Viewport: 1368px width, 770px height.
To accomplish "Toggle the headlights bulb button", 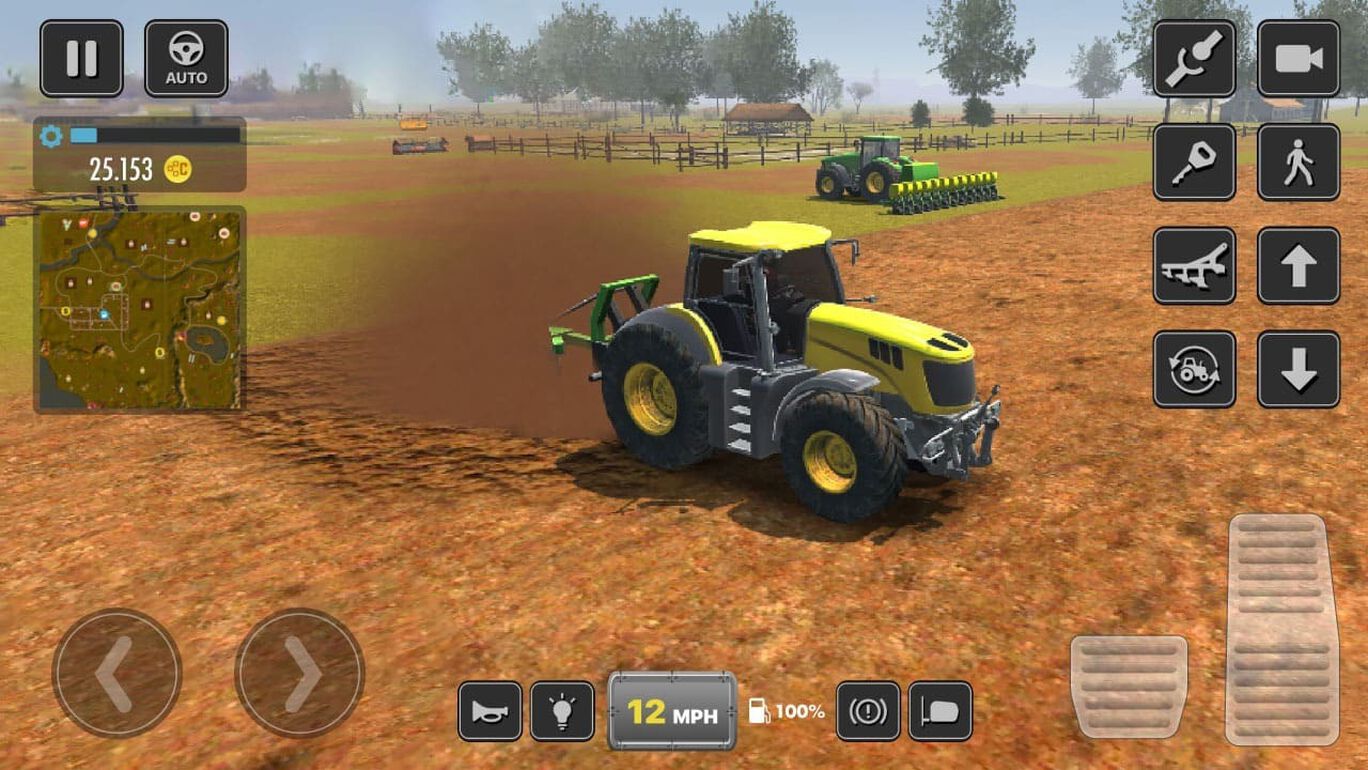I will 562,711.
